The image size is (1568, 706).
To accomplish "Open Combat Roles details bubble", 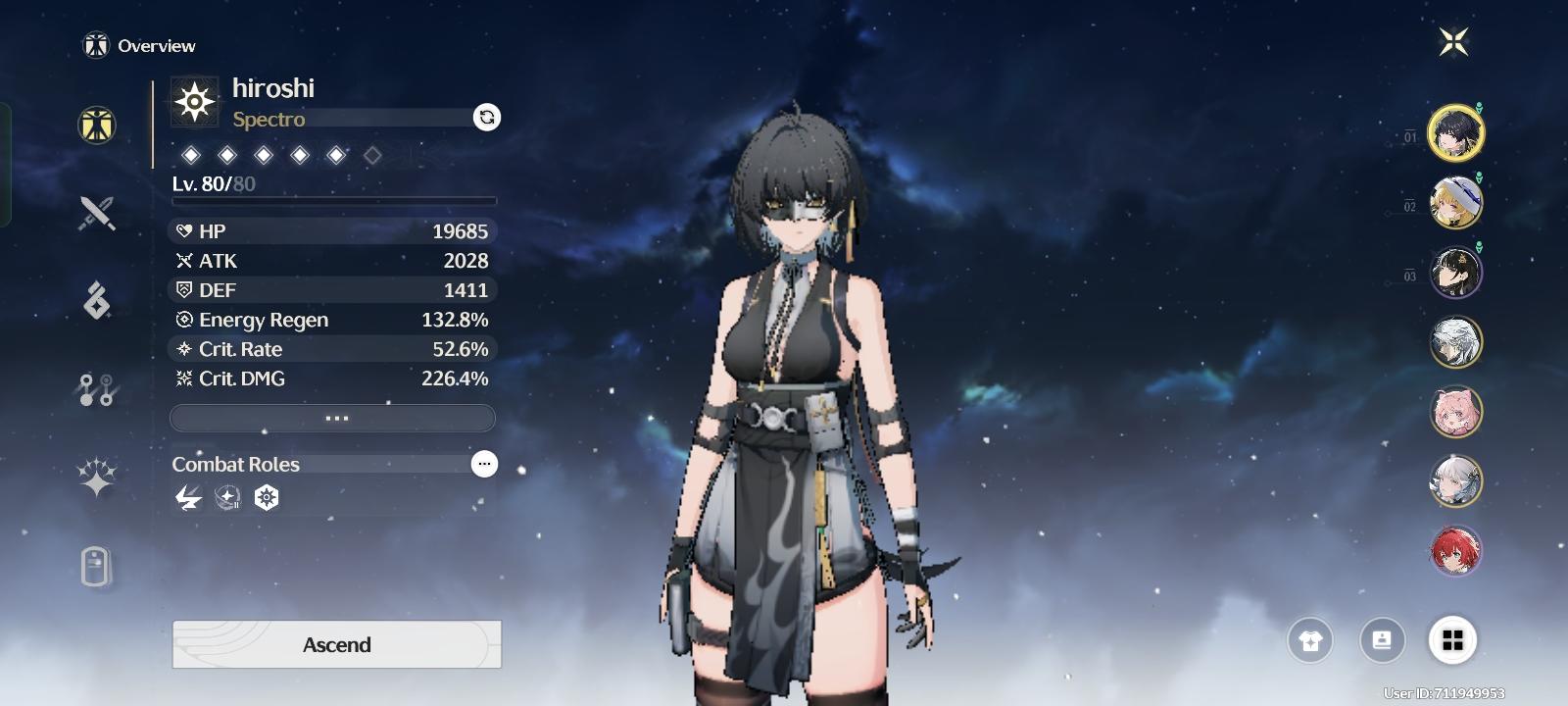I will pyautogui.click(x=484, y=464).
